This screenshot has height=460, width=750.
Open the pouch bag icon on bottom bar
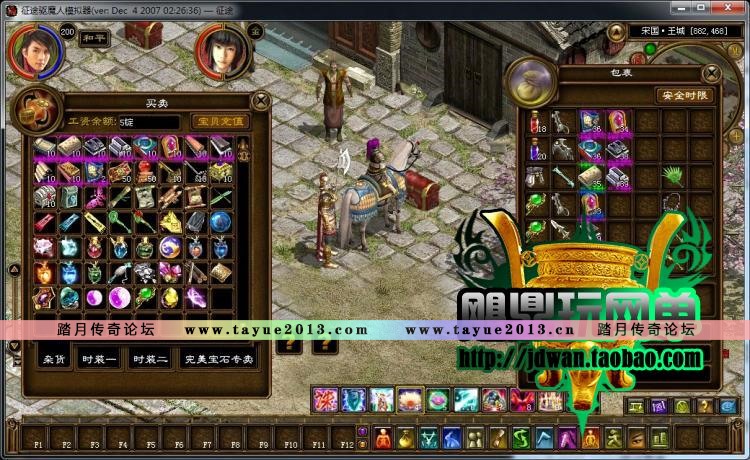pos(406,438)
